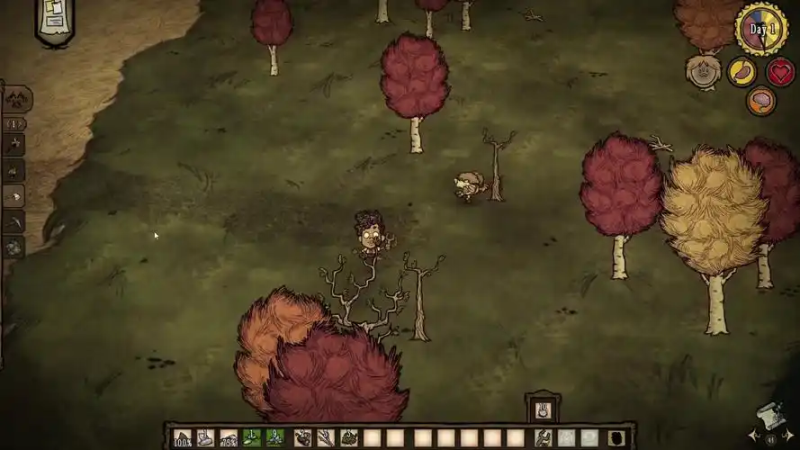This screenshot has width=800, height=450.
Task: Select the inventory item showing 100%
Action: click(x=182, y=437)
